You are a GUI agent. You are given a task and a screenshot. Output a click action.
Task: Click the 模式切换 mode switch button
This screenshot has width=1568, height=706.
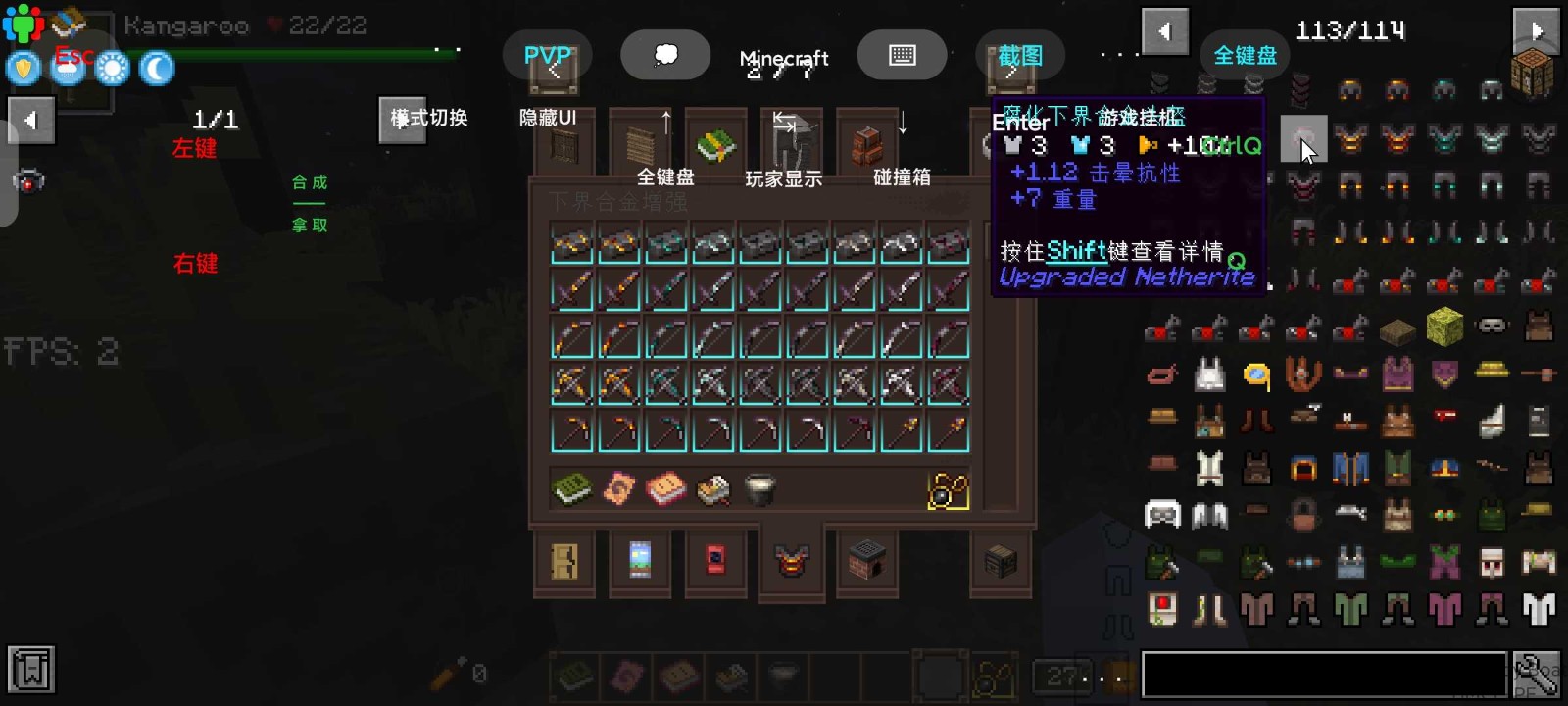(x=404, y=120)
